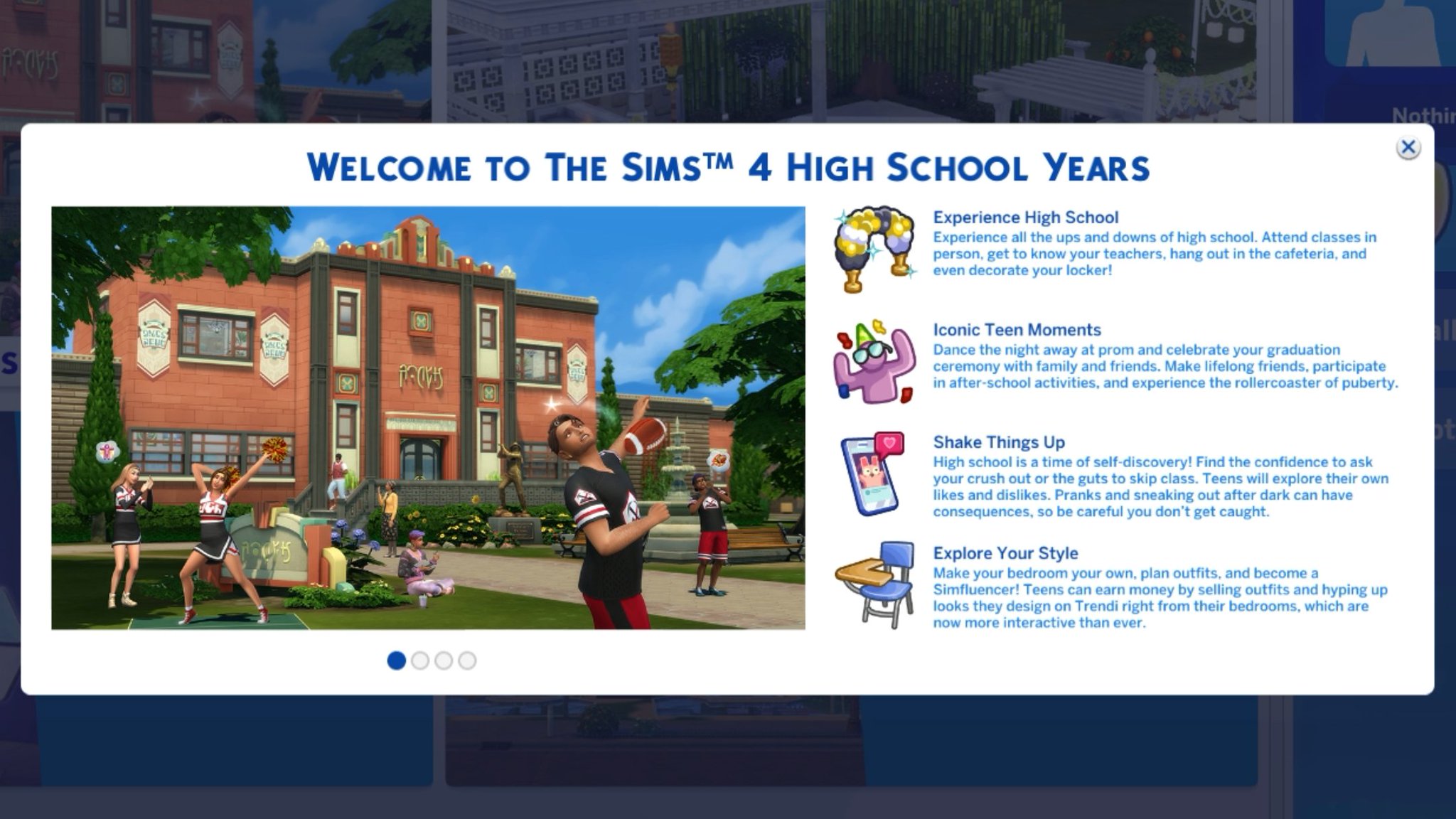The image size is (1456, 819).
Task: Click the Shake Things Up heading
Action: coord(998,441)
